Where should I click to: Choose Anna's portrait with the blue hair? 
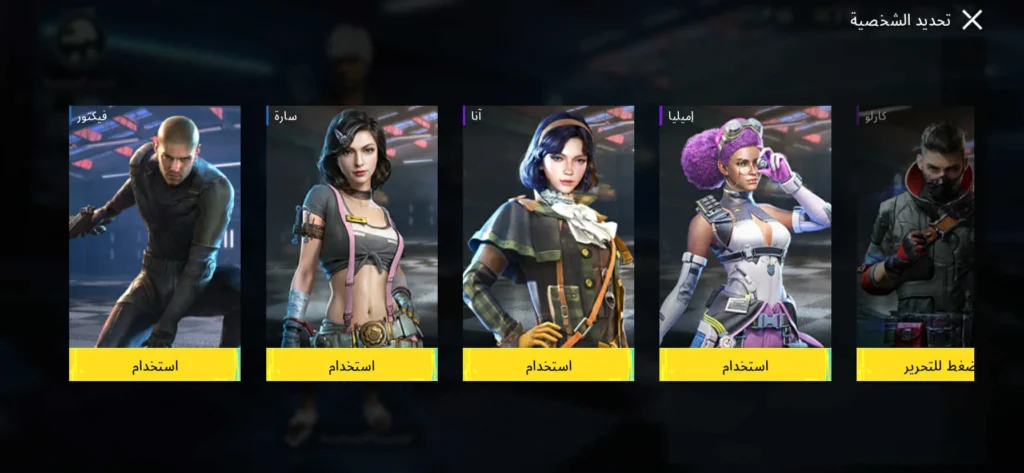coord(548,225)
